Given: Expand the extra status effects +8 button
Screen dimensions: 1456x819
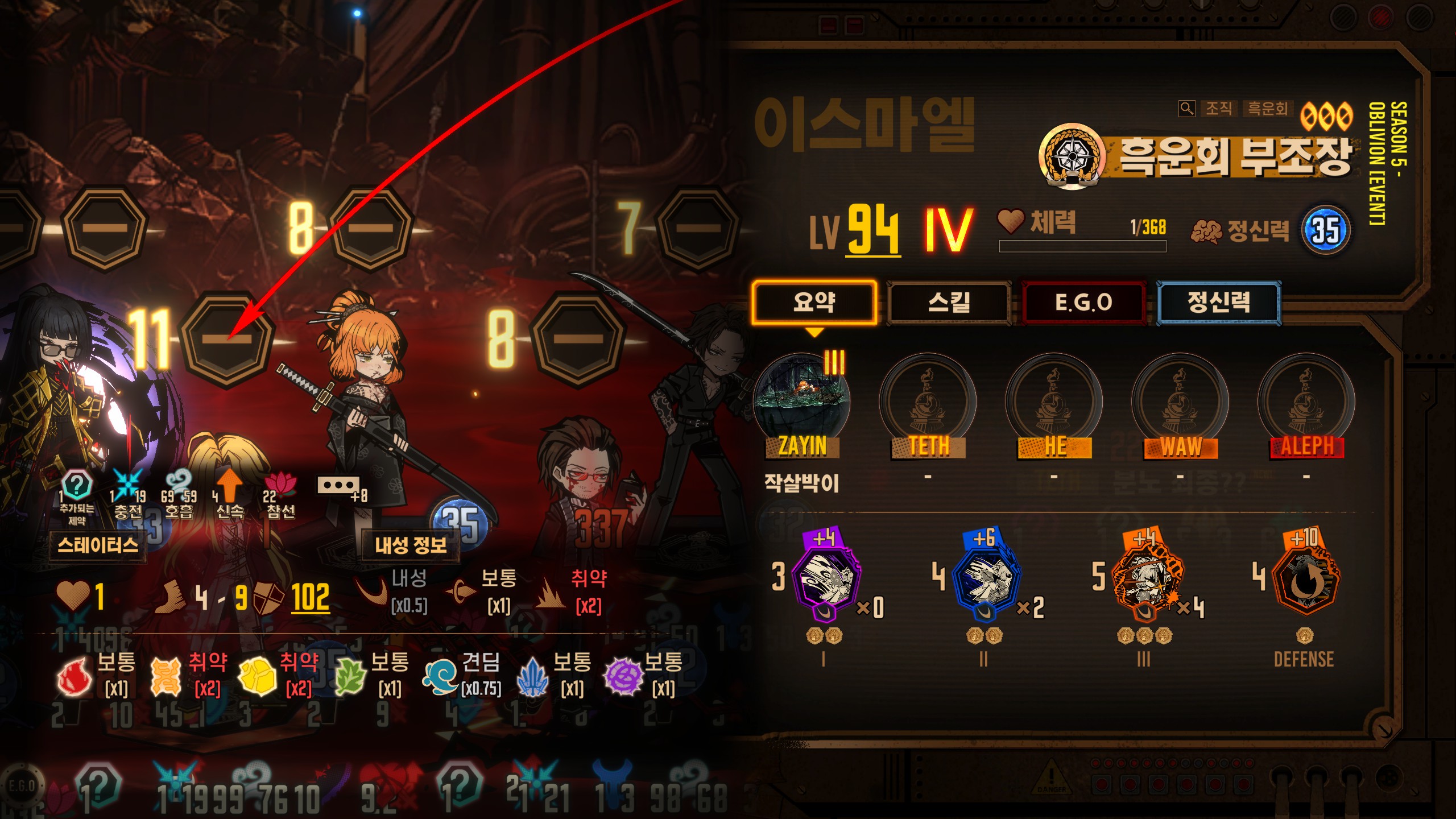Looking at the screenshot, I should pyautogui.click(x=339, y=486).
